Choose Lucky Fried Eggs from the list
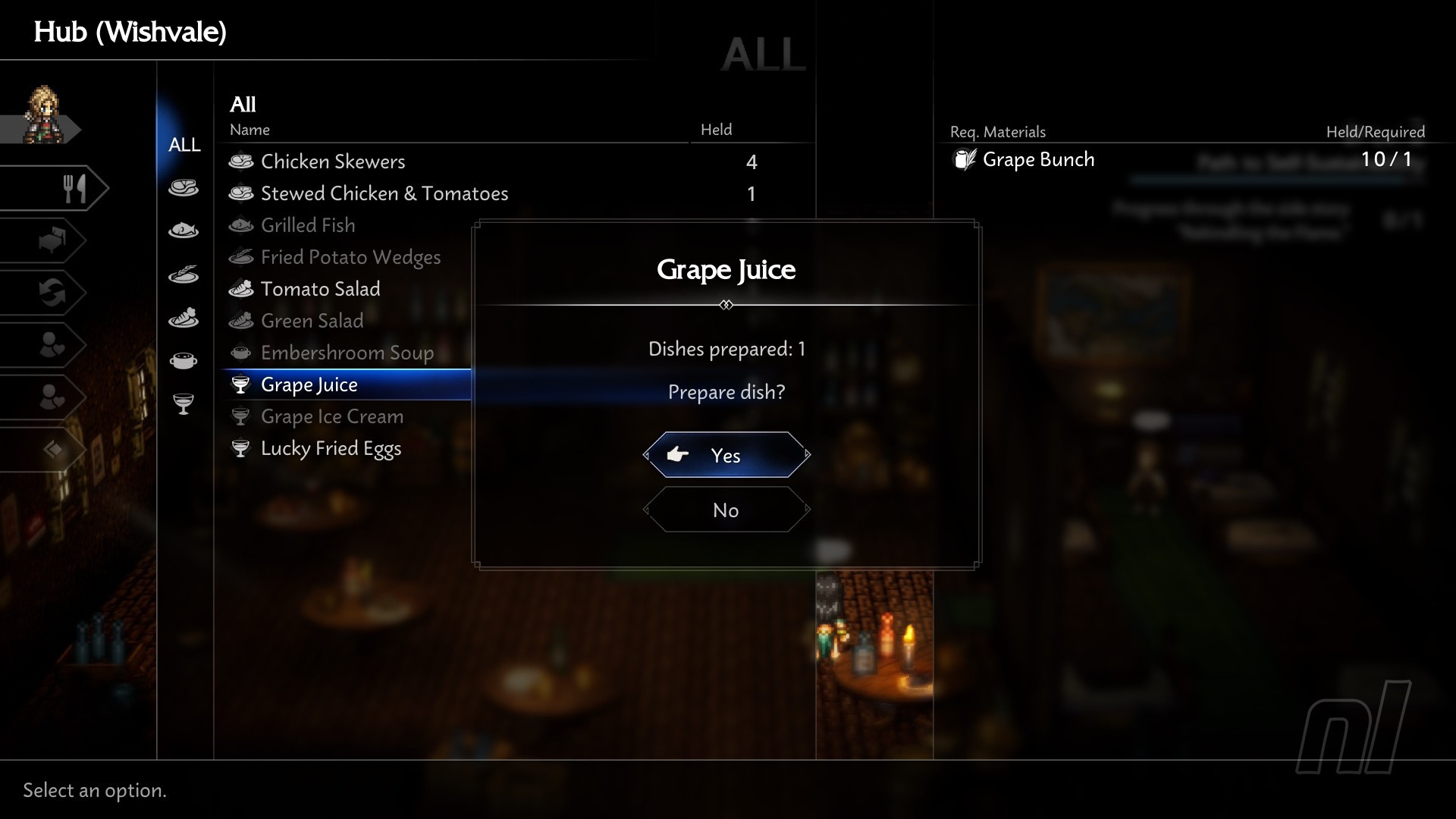Screen dimensions: 1456x819 [331, 448]
